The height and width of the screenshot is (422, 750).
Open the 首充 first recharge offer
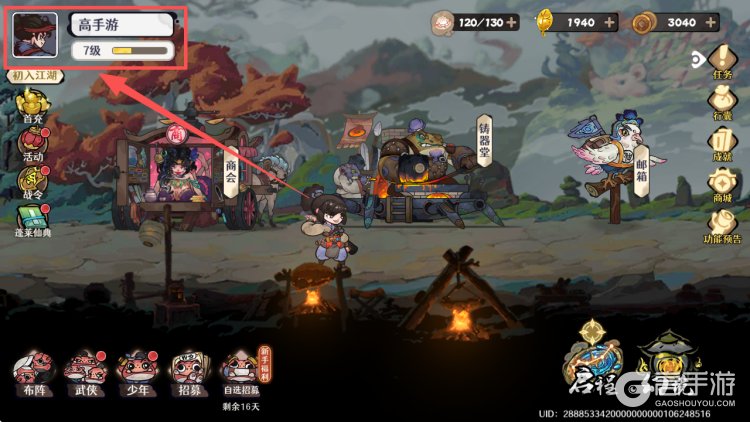point(33,104)
